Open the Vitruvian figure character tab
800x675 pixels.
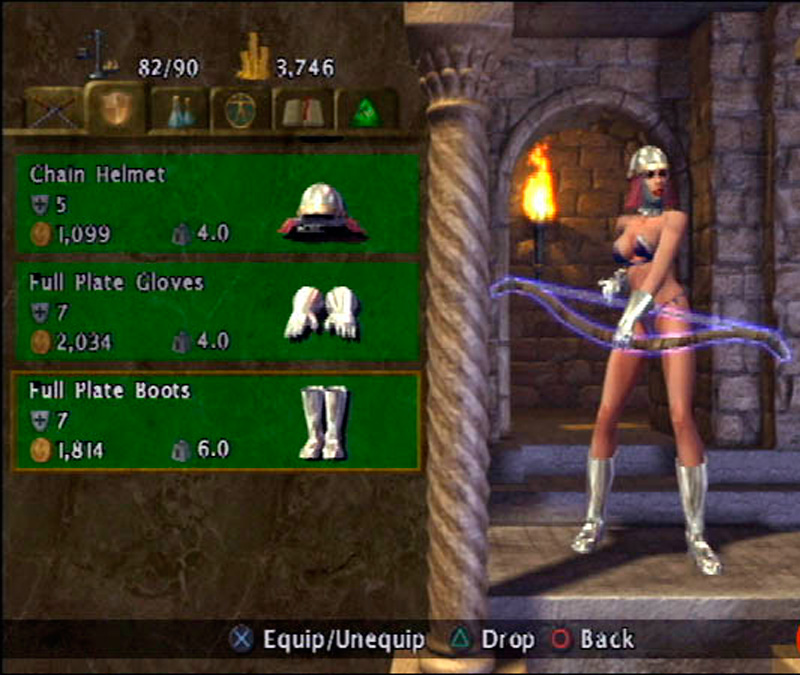[x=240, y=109]
